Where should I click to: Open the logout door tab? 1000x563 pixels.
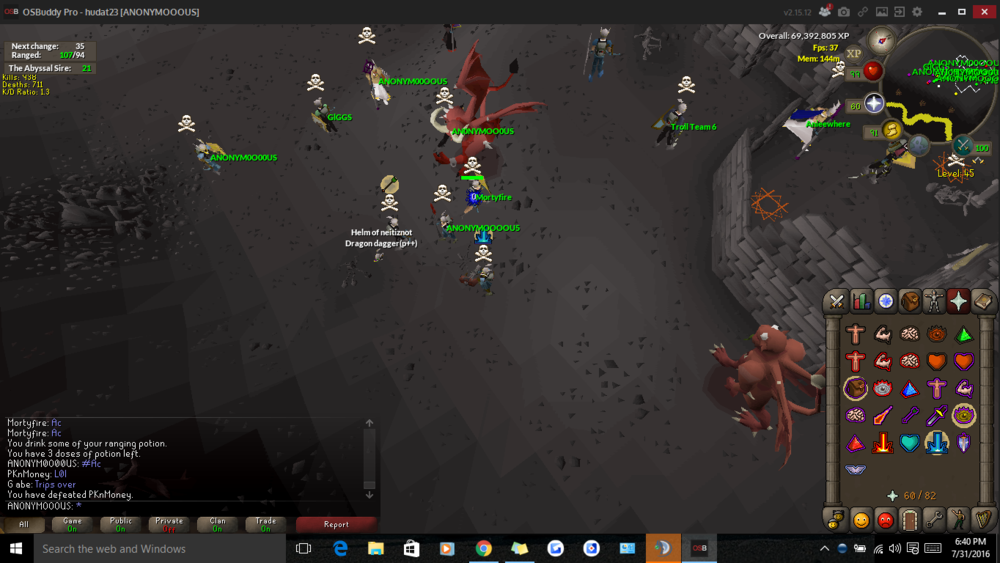pos(910,520)
